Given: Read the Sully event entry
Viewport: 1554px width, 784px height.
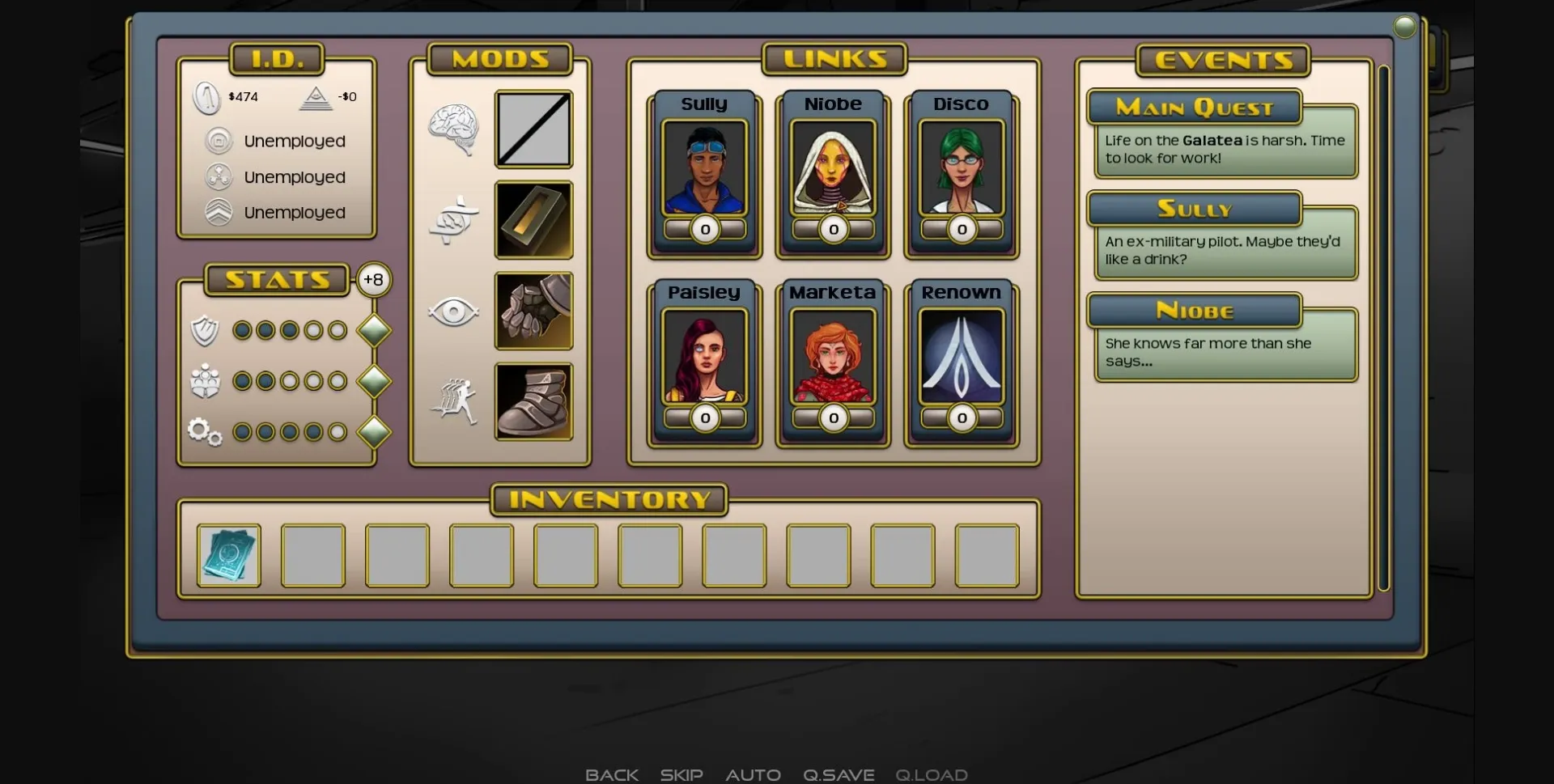Looking at the screenshot, I should click(x=1224, y=238).
